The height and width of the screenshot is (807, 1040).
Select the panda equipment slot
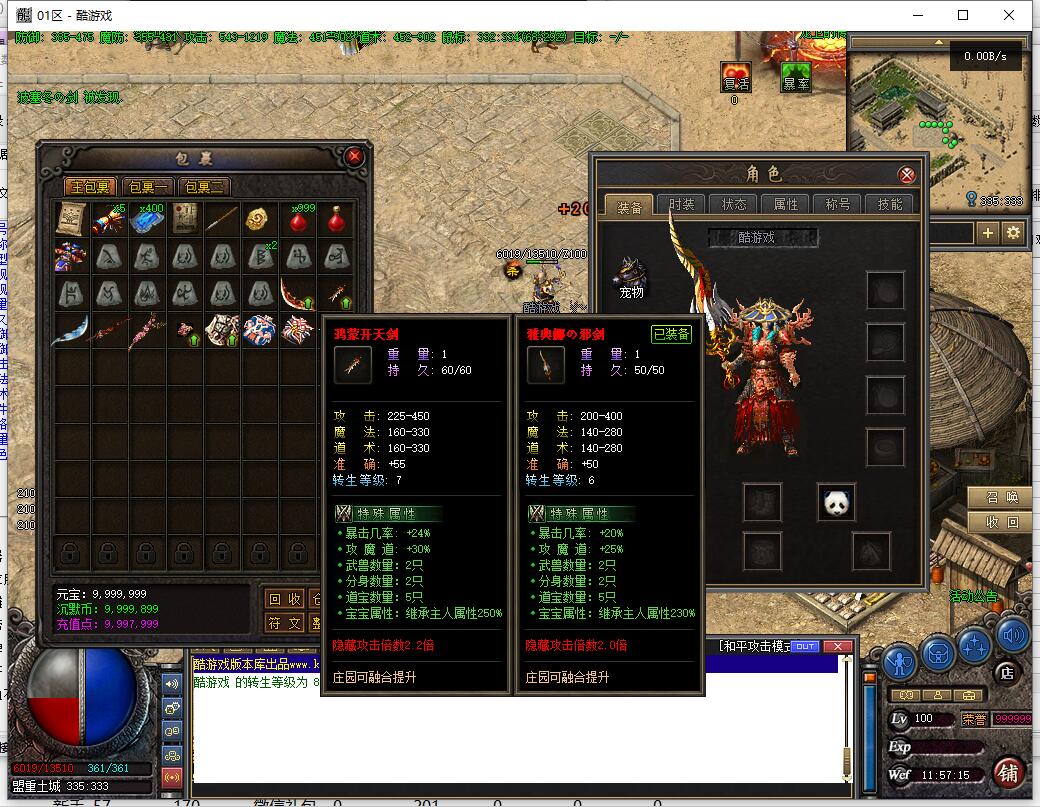coord(837,502)
